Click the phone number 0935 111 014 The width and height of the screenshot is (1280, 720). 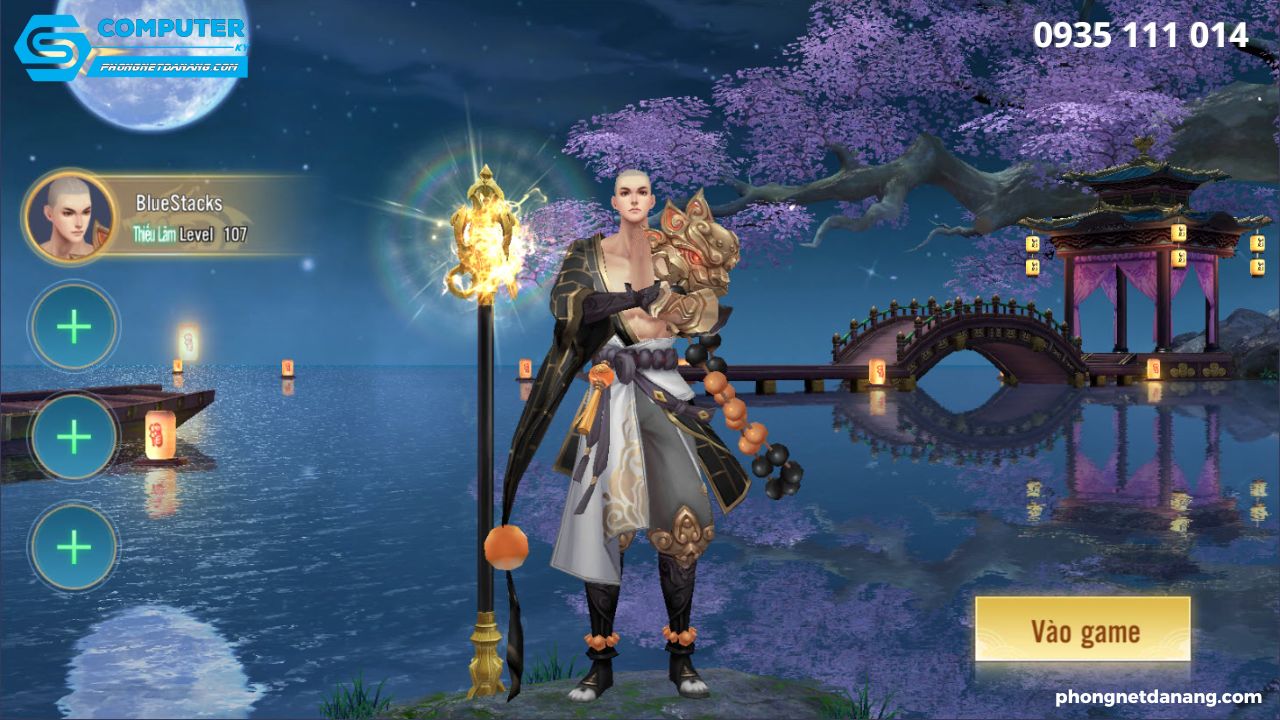[1142, 35]
